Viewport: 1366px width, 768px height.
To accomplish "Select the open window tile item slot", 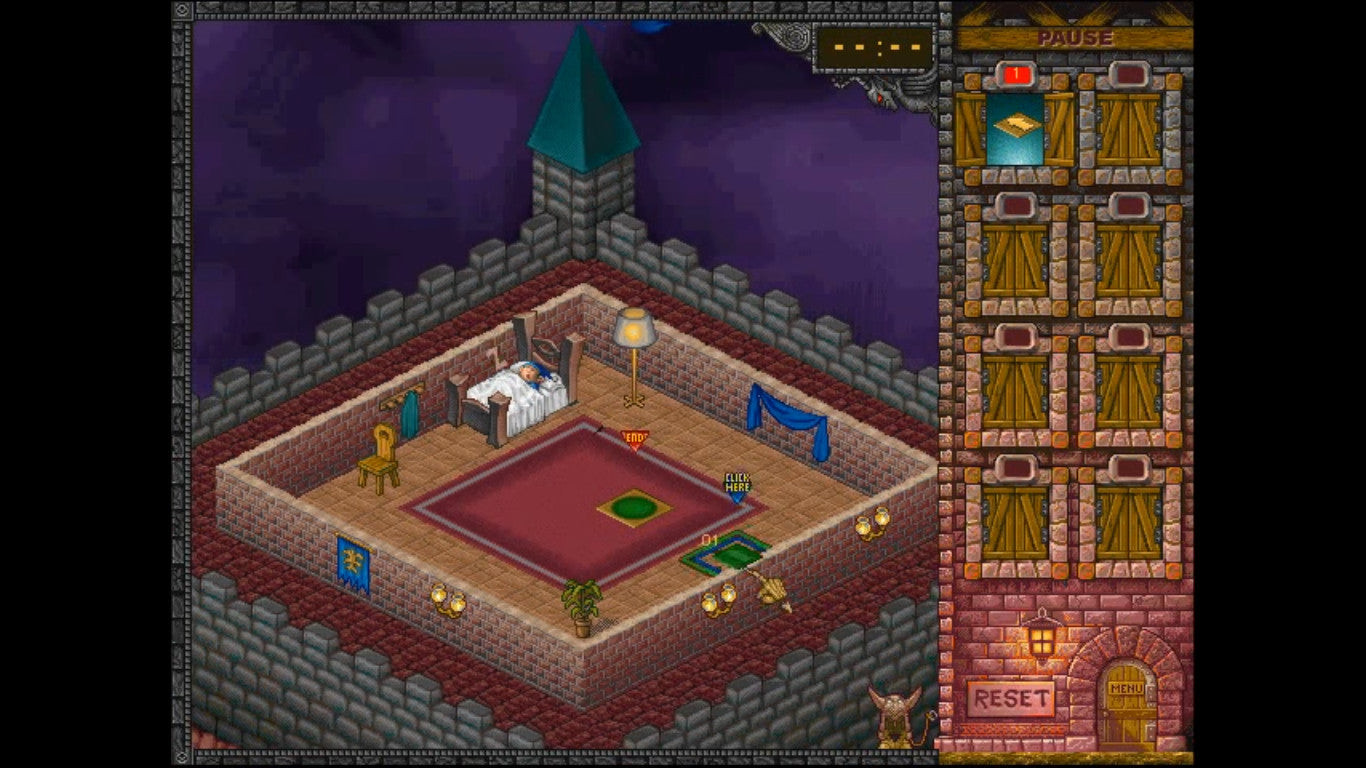I will (x=1015, y=129).
